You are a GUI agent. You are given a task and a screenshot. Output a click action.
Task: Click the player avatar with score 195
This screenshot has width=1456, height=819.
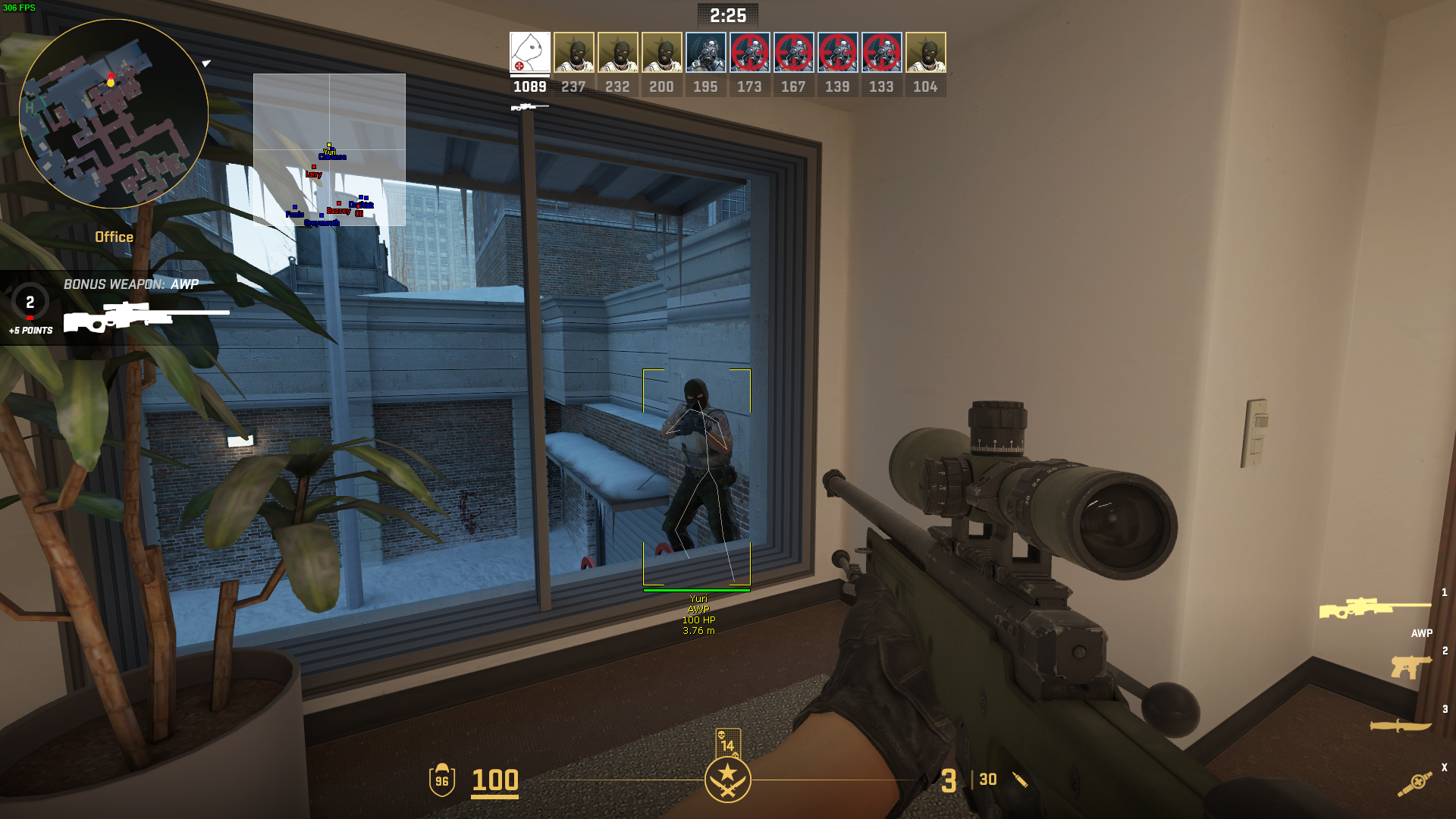705,52
